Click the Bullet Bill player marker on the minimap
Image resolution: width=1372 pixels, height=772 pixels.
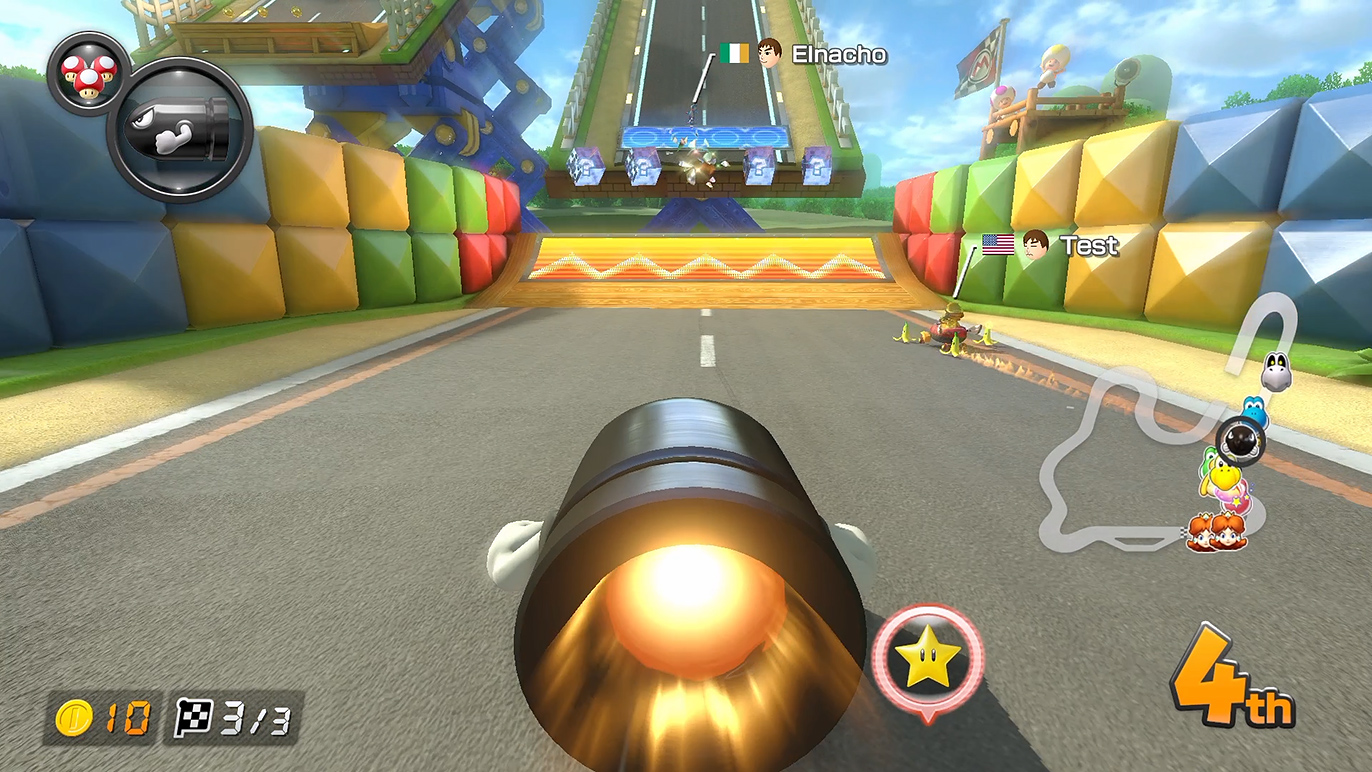(1240, 439)
